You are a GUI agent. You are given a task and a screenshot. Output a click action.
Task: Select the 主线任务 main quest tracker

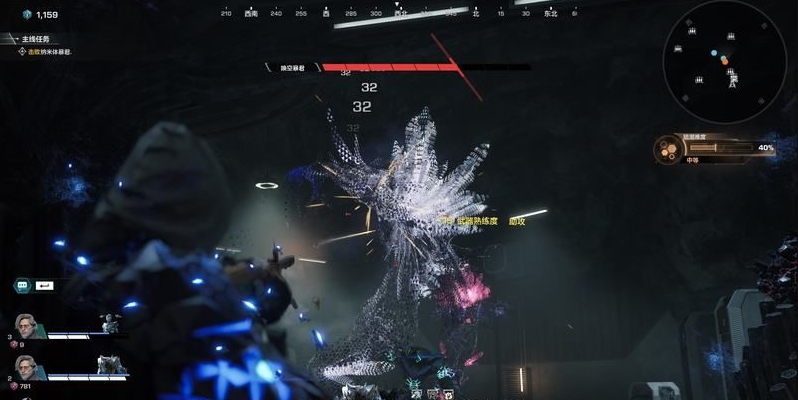(36, 39)
